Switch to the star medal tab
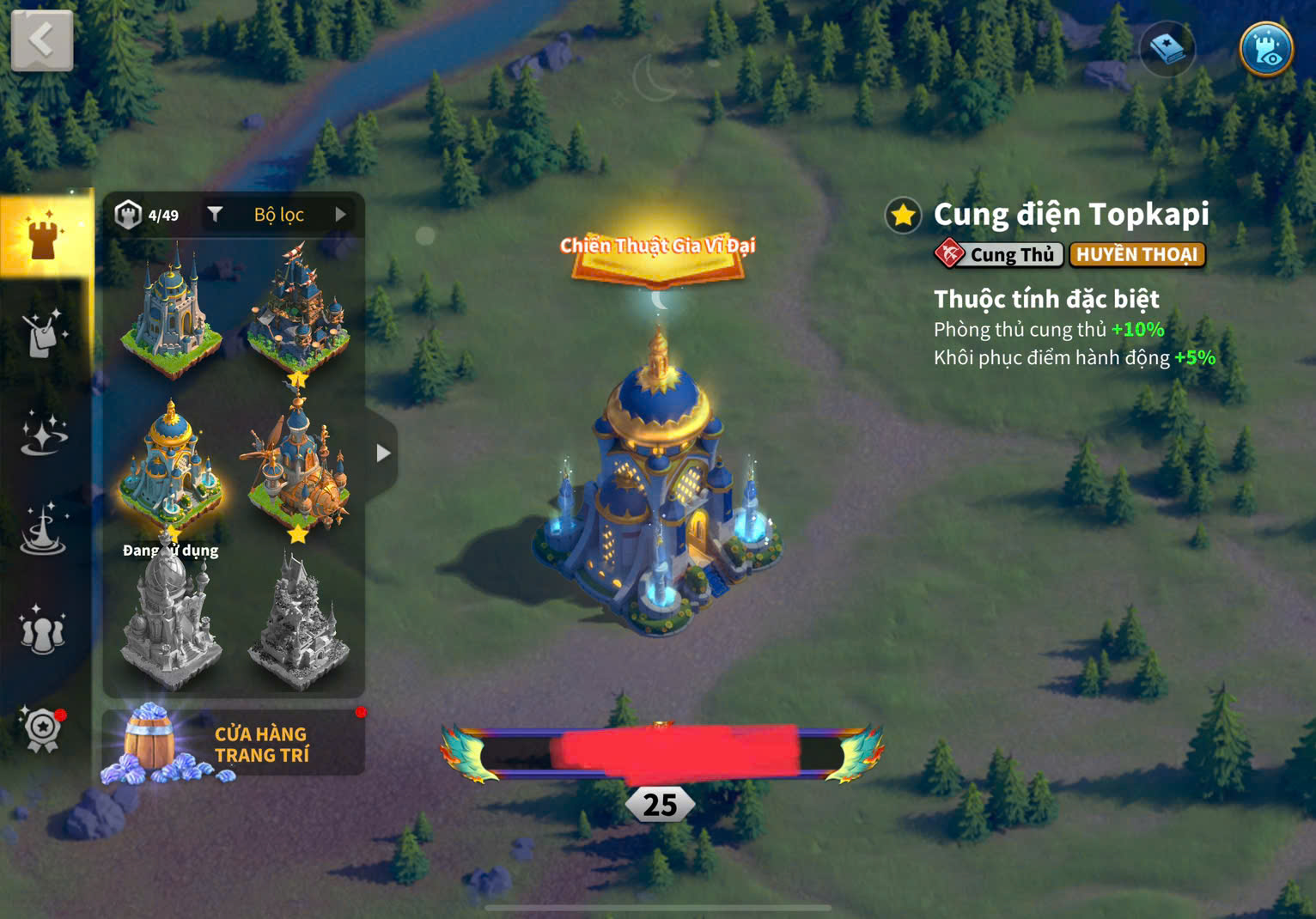 [x=43, y=728]
